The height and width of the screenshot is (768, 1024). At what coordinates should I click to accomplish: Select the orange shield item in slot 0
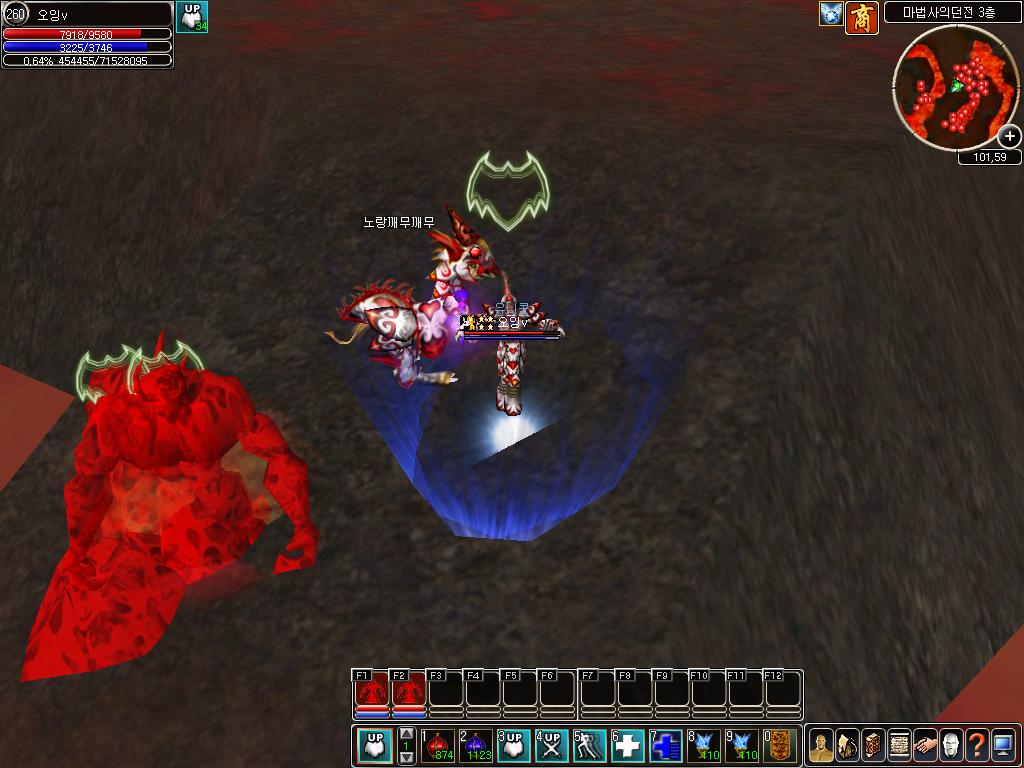point(780,746)
